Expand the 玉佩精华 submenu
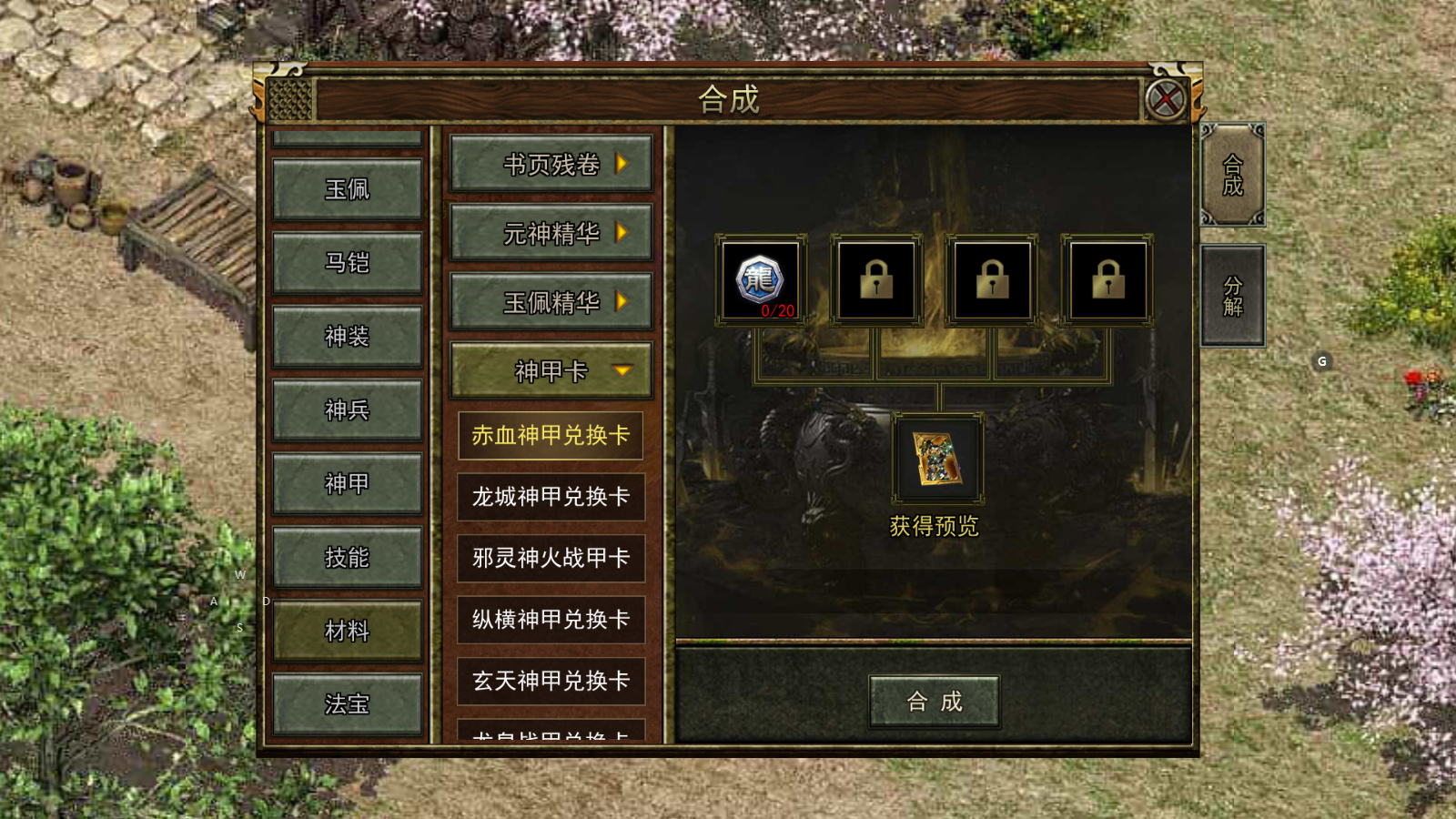Screen dimensions: 1456x819 coord(551,302)
